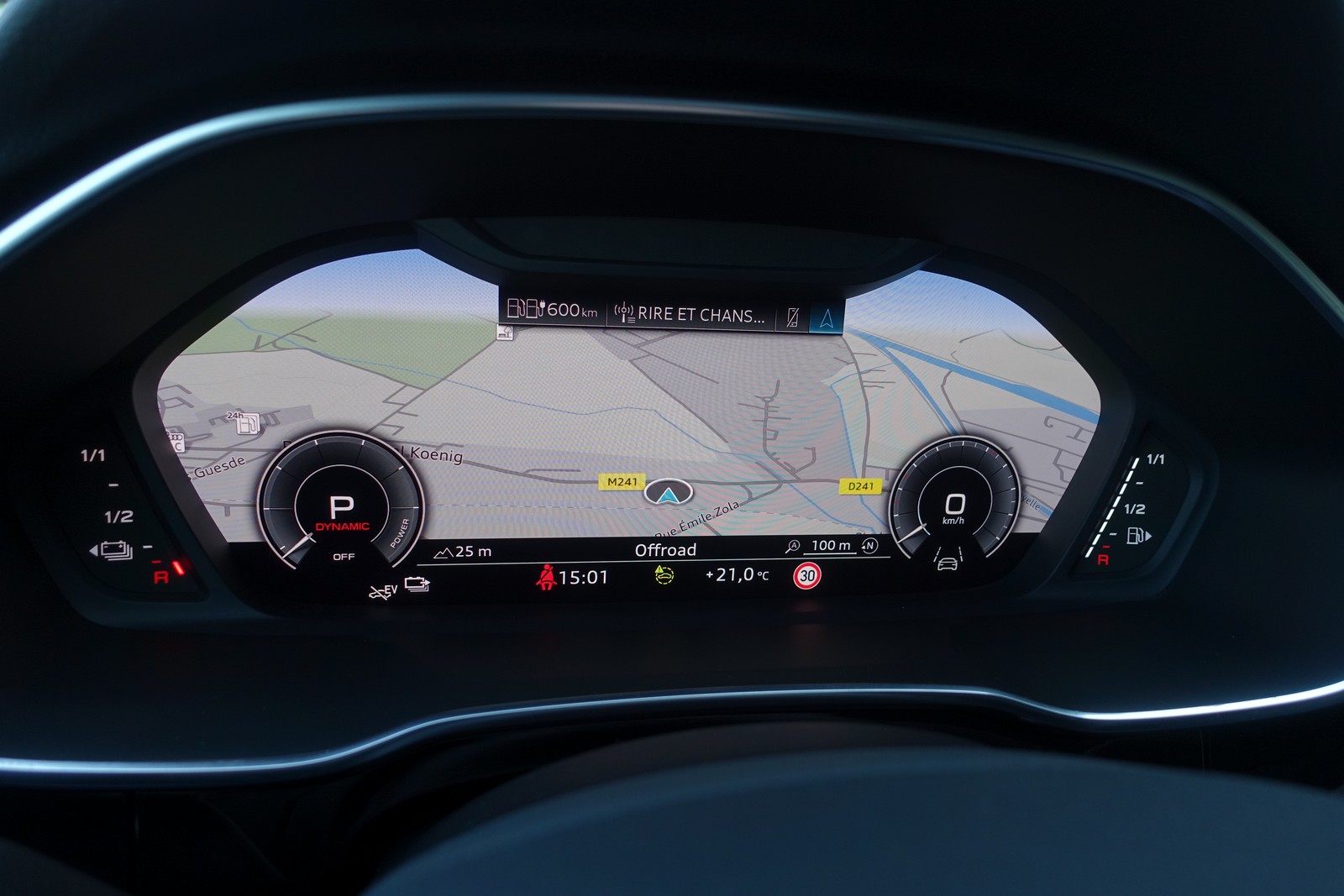This screenshot has width=1344, height=896.
Task: Select the phone tab in top bar
Action: [x=791, y=317]
